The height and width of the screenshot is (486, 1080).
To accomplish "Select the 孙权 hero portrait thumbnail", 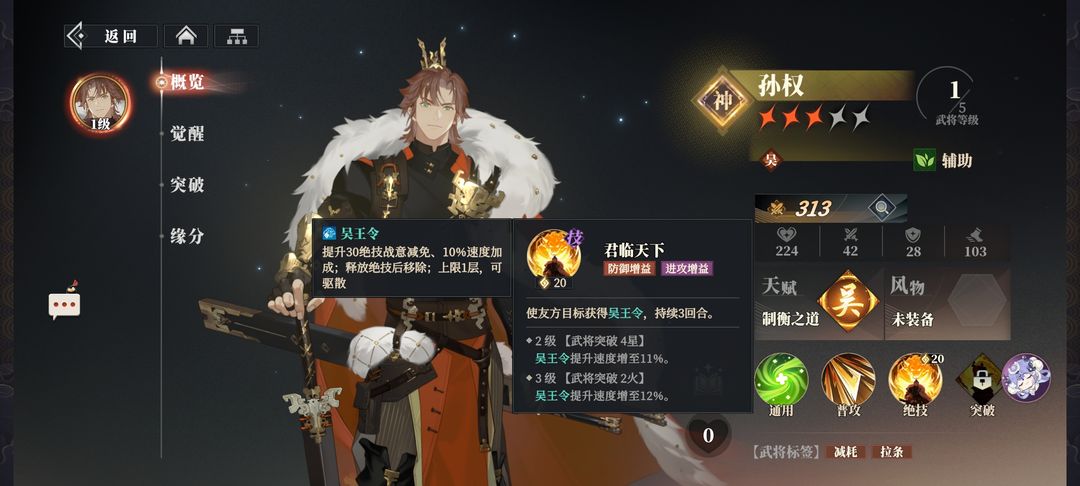I will [x=100, y=104].
